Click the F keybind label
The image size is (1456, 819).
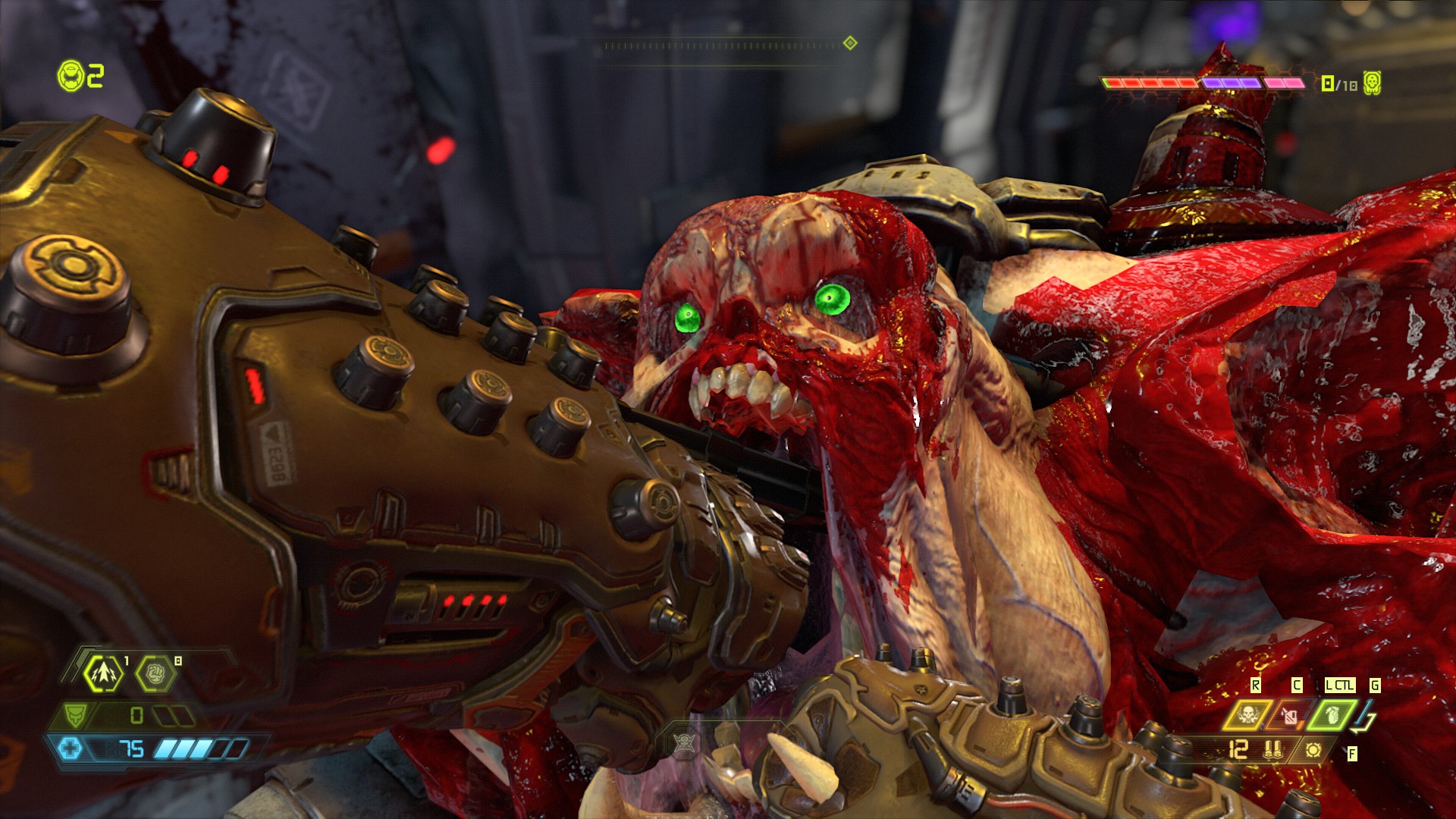click(1352, 754)
